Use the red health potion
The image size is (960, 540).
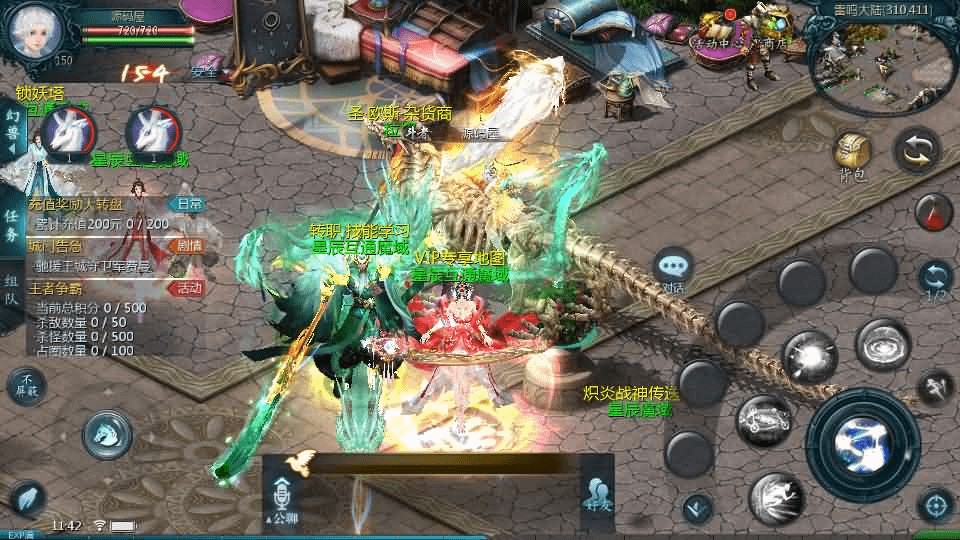click(935, 211)
